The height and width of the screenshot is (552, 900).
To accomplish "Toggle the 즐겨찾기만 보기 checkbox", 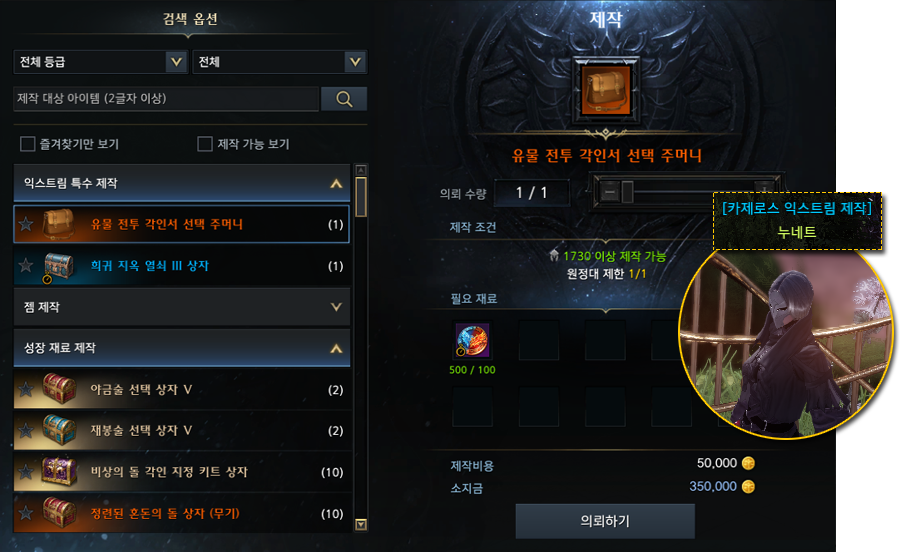I will tap(28, 144).
